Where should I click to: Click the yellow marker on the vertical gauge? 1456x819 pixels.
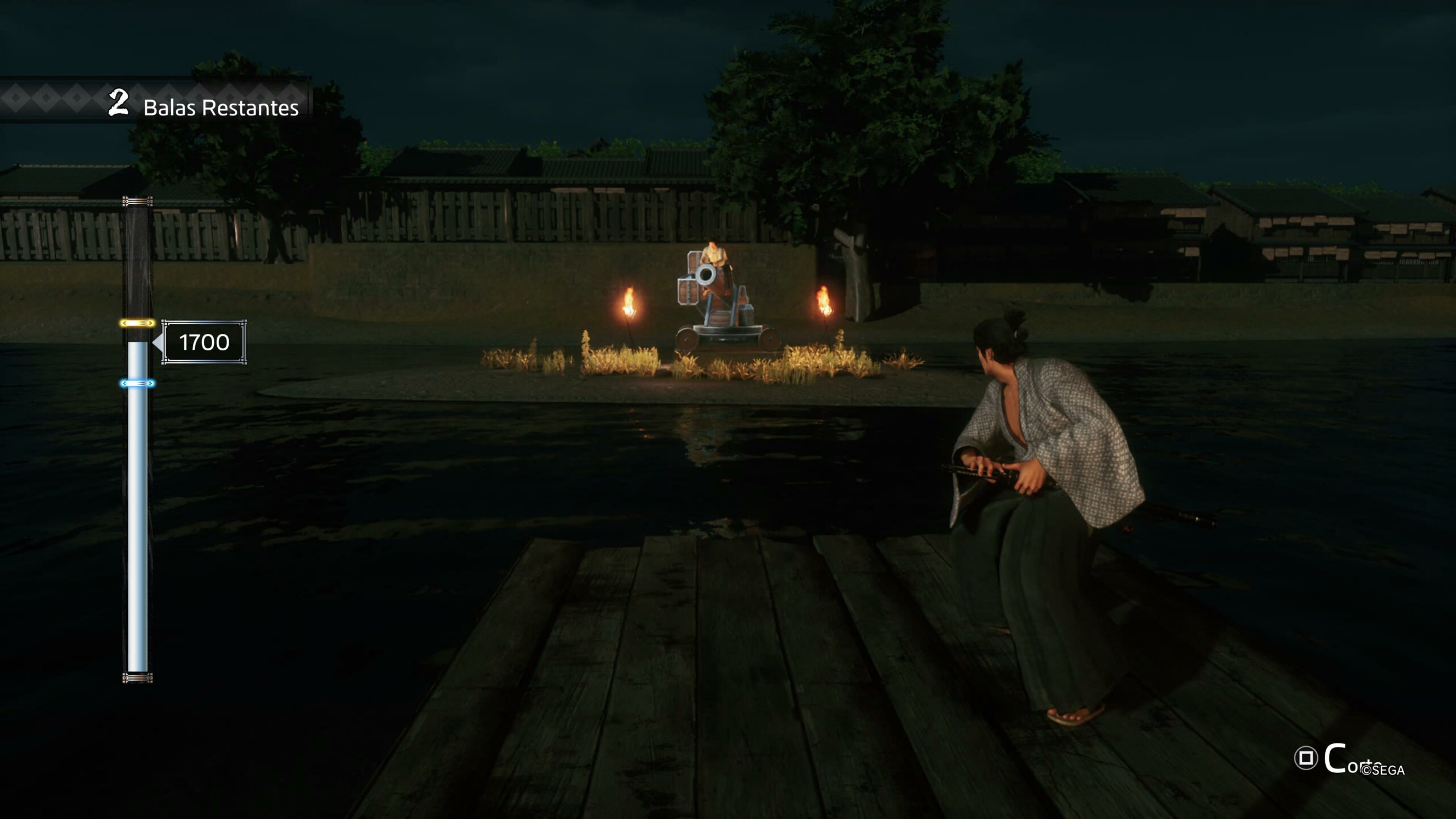click(x=137, y=323)
